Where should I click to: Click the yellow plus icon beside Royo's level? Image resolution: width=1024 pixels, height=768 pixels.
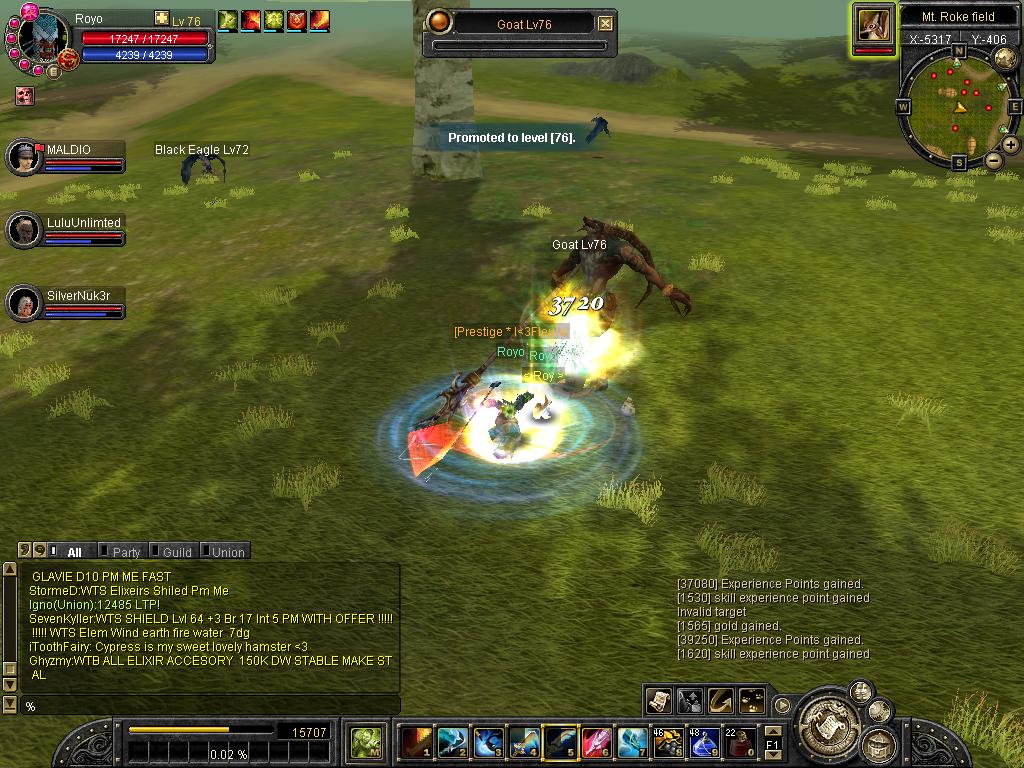coord(162,19)
